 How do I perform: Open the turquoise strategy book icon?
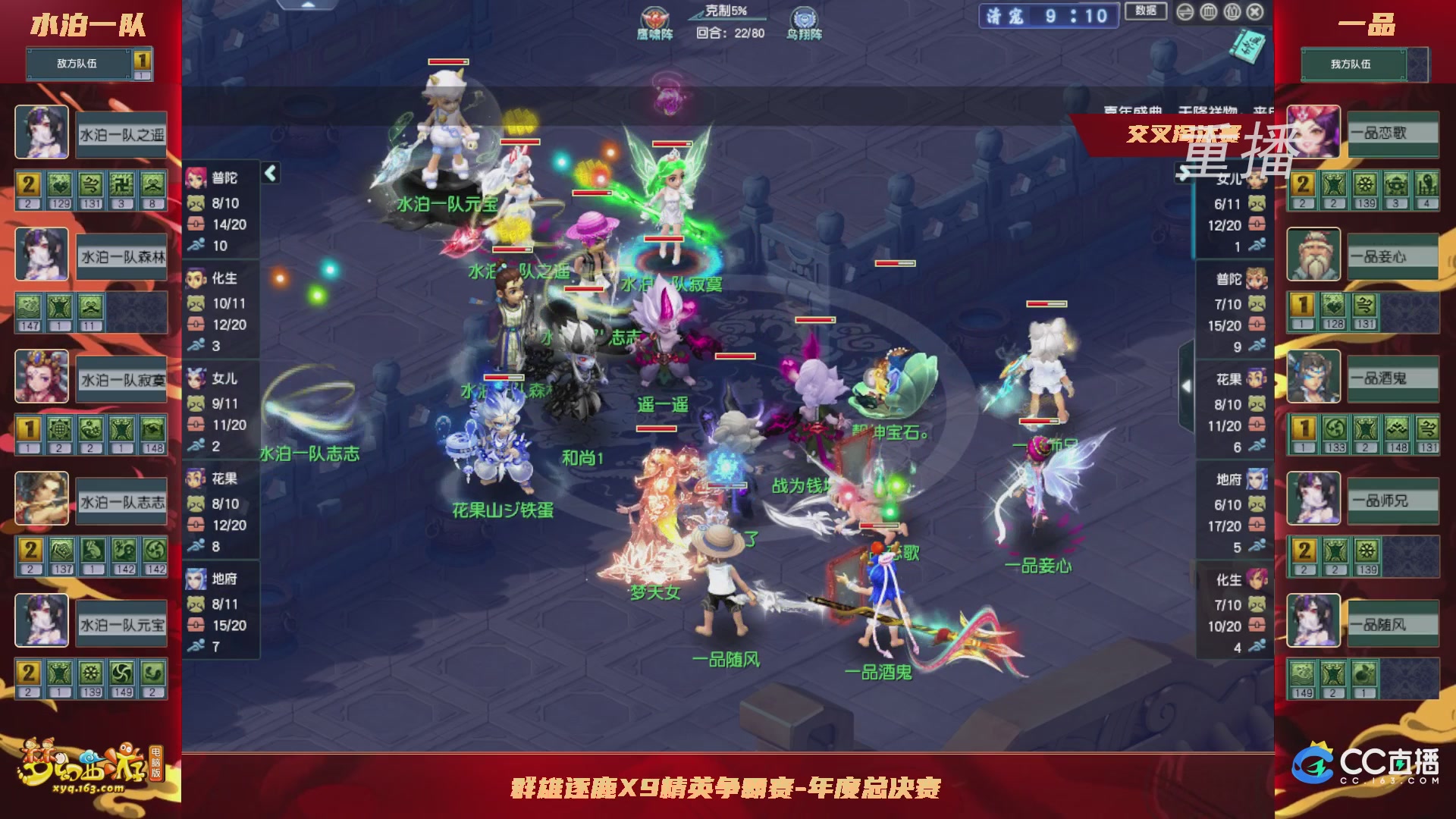(1247, 45)
